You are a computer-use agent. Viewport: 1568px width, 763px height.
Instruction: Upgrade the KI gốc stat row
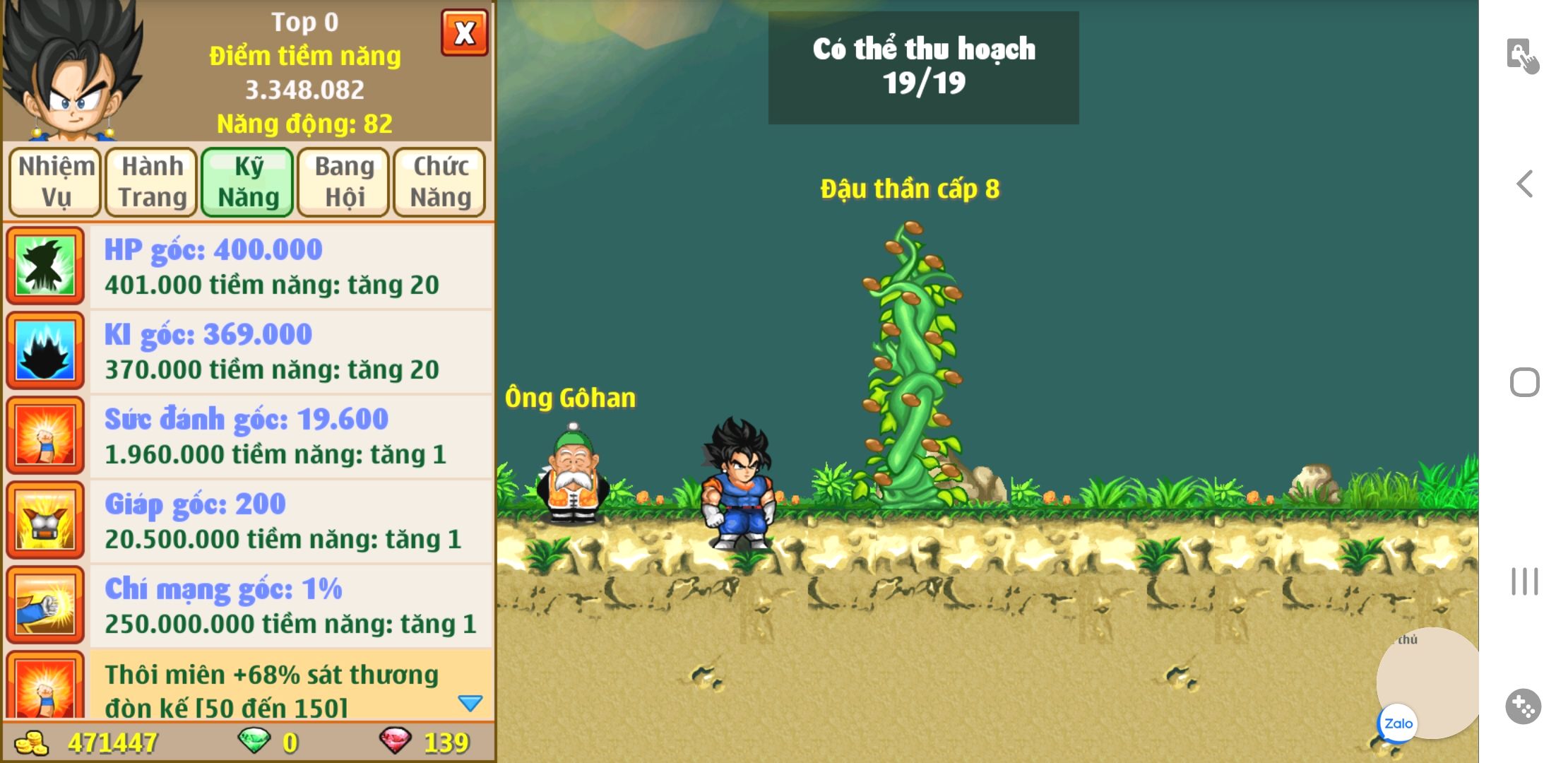290,351
